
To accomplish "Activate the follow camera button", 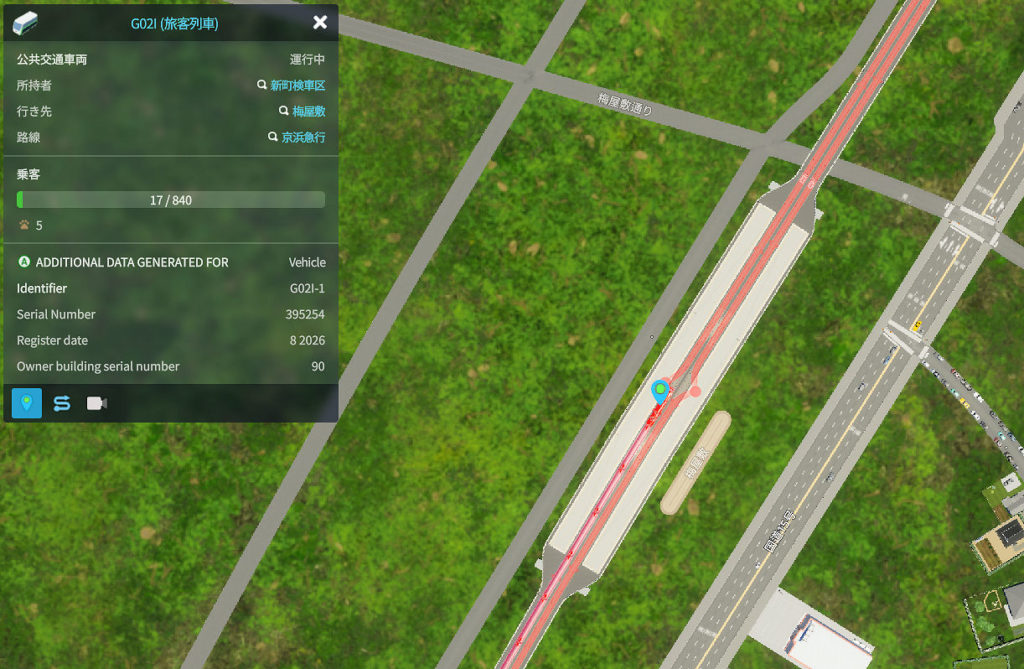I will (97, 403).
